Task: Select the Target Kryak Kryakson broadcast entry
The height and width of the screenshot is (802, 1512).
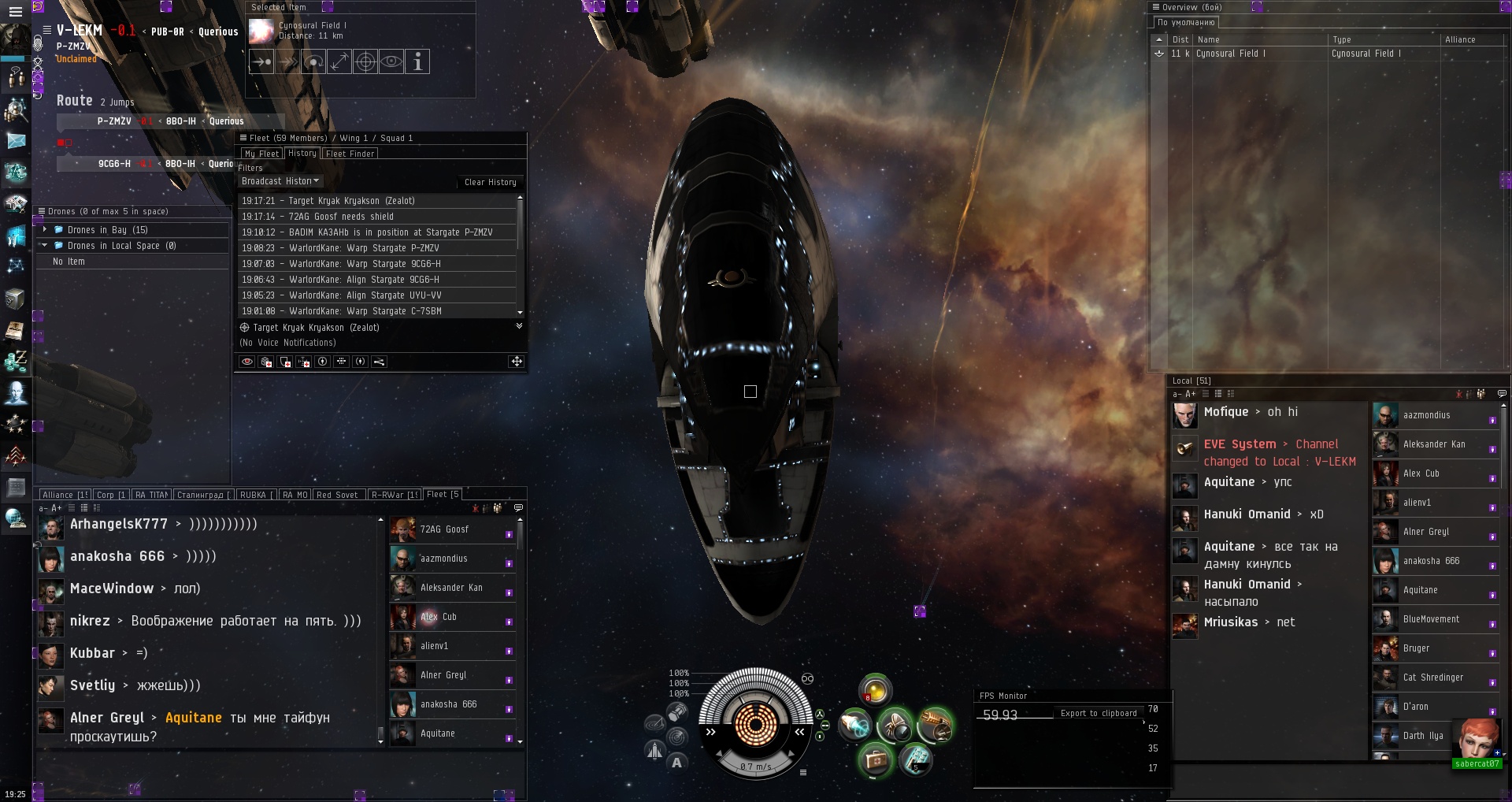Action: [351, 201]
